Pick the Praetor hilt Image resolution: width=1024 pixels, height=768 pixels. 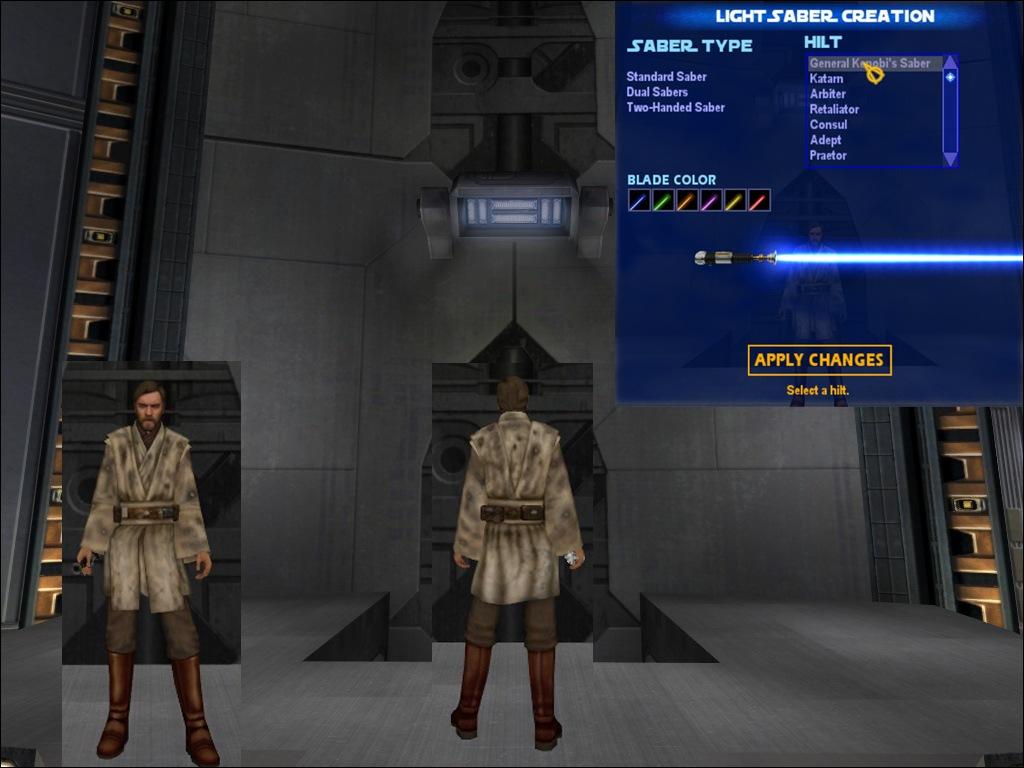click(828, 155)
